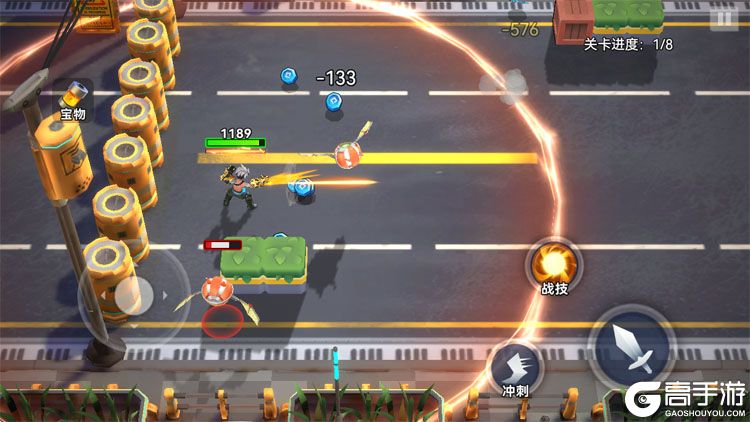Pause the game with the top-right button
Image resolution: width=750 pixels, height=422 pixels.
tap(722, 19)
